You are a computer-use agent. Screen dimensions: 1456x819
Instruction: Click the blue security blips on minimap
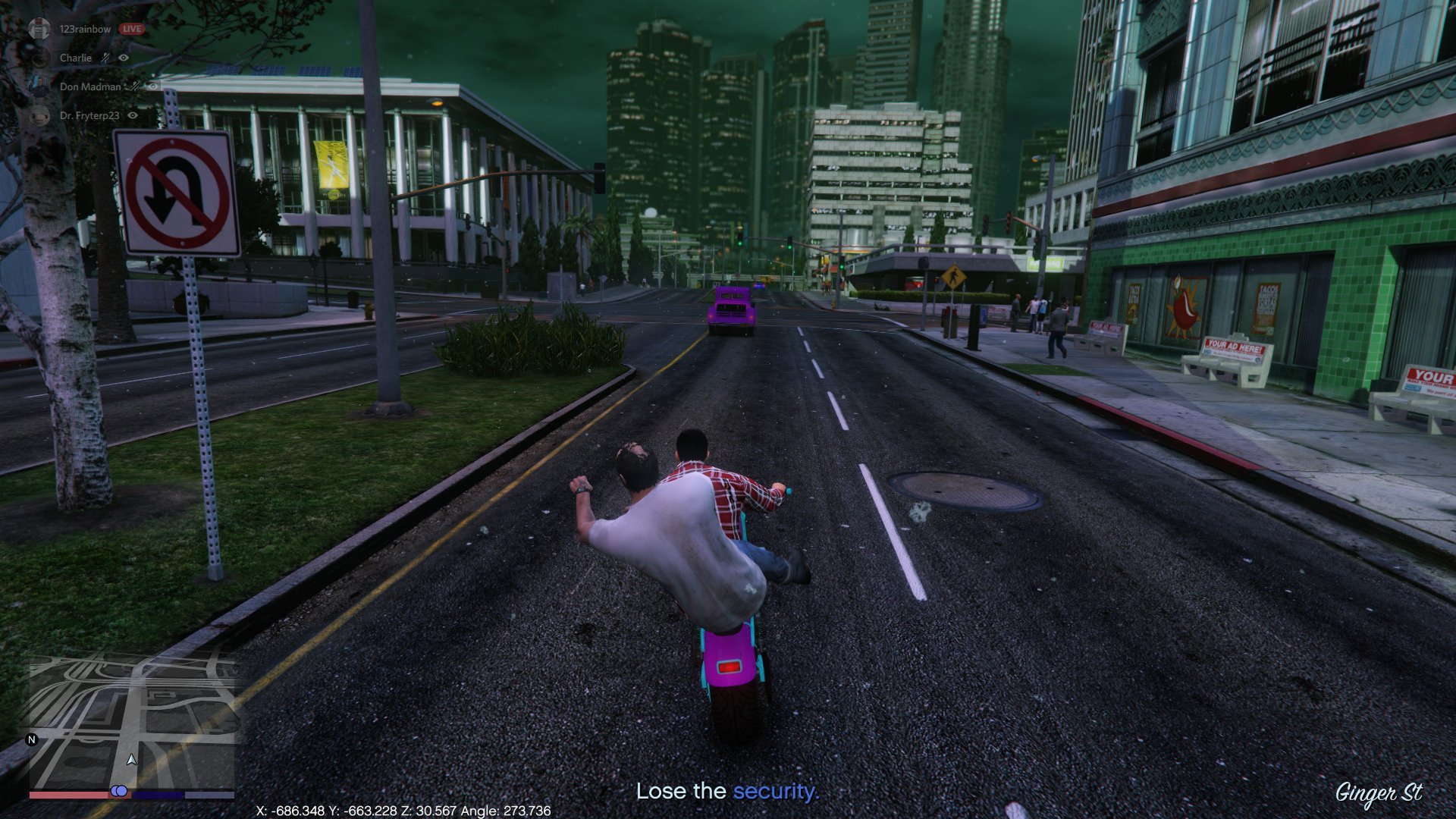click(119, 791)
